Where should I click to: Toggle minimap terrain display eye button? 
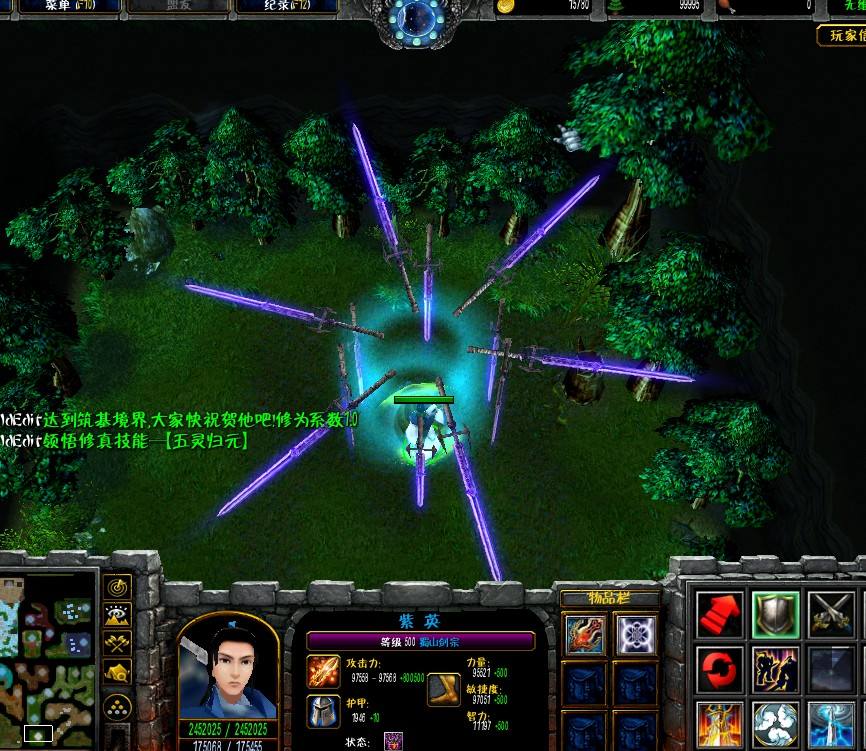[x=118, y=616]
